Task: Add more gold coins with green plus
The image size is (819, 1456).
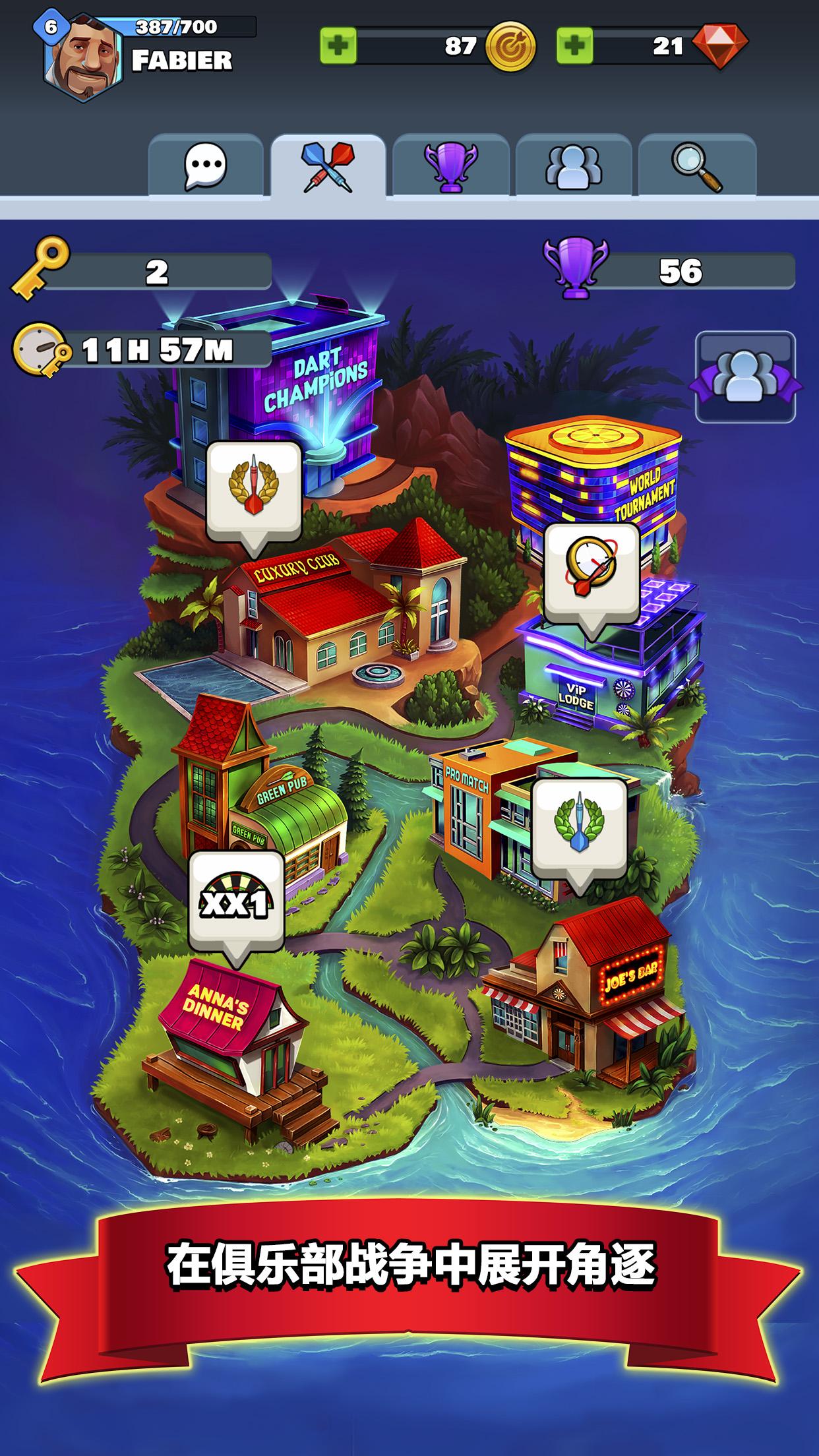Action: point(339,45)
